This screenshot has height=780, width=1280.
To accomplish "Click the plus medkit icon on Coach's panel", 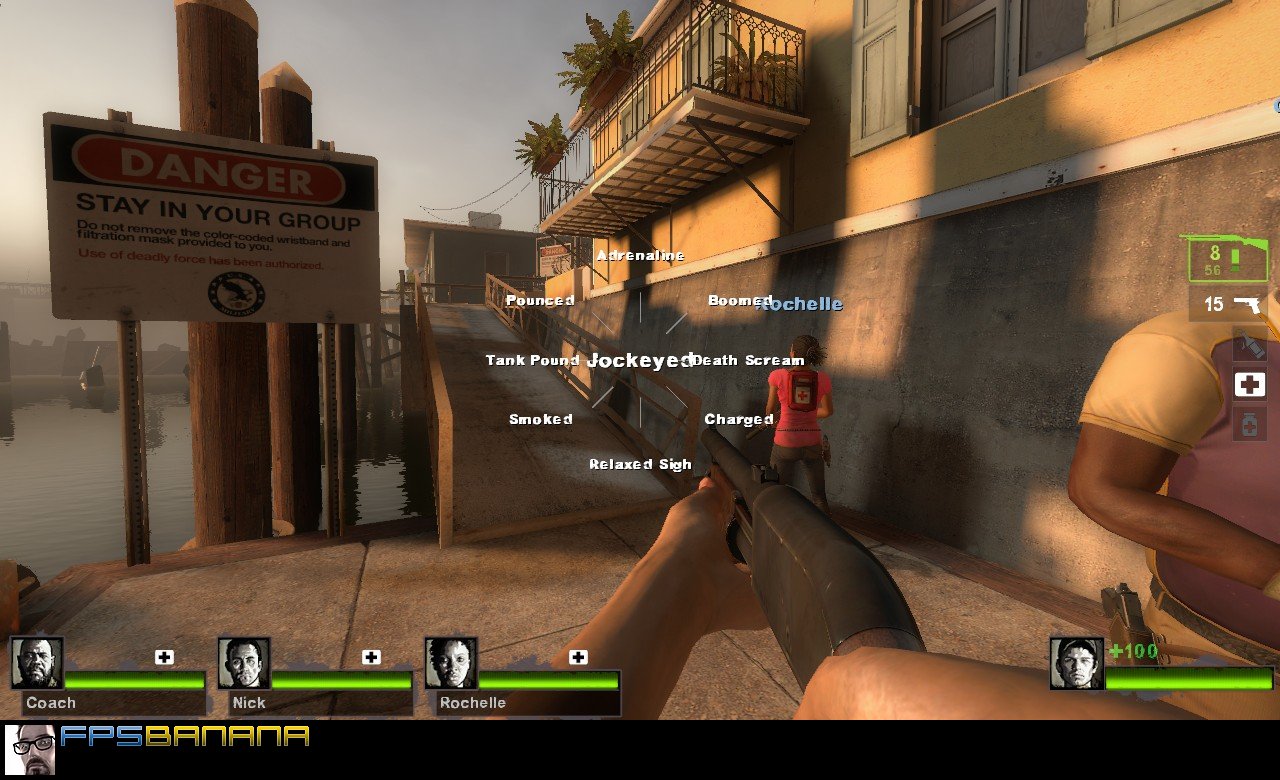I will coord(164,656).
